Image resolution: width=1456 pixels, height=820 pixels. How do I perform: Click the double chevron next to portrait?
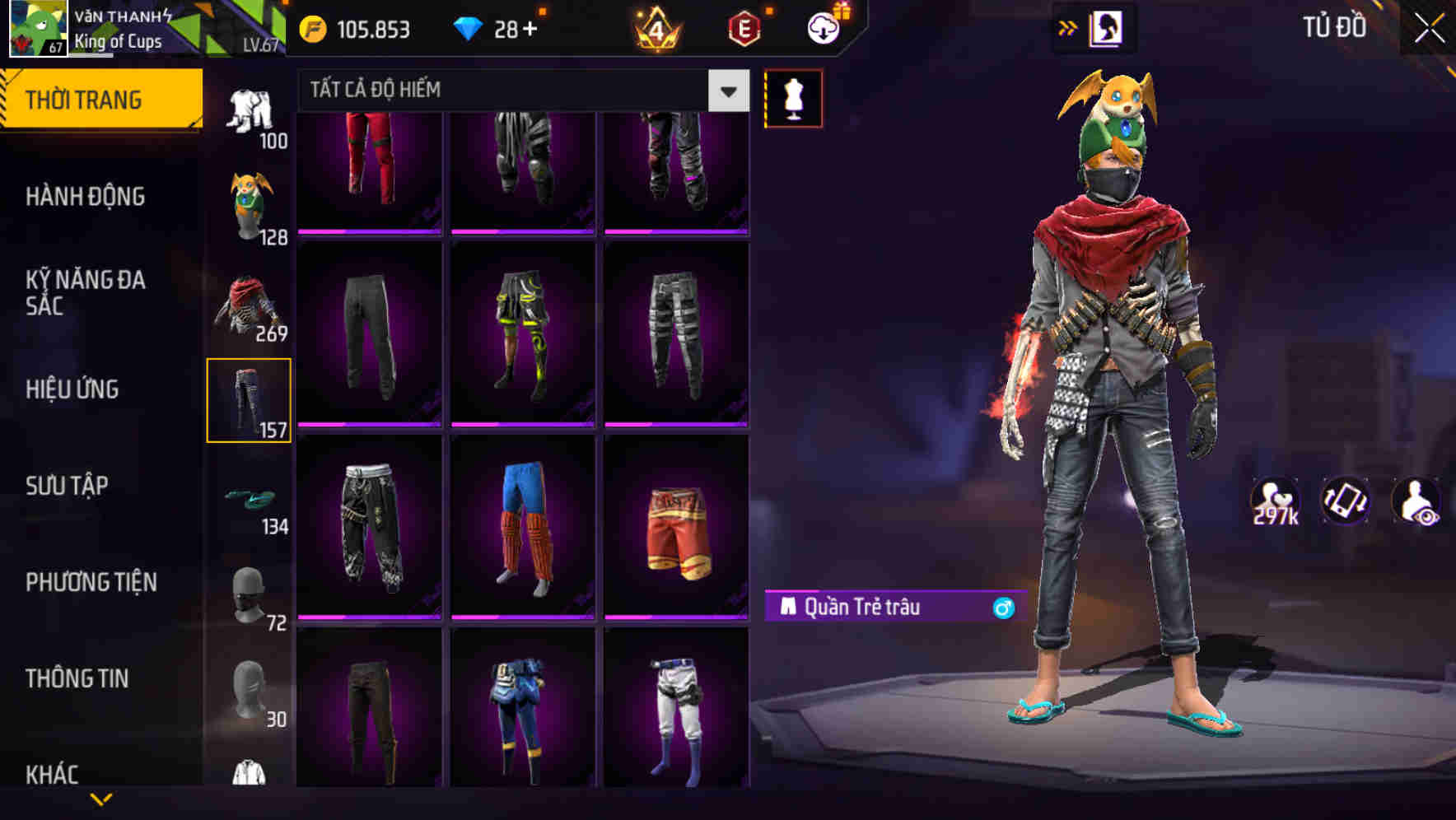[1068, 27]
